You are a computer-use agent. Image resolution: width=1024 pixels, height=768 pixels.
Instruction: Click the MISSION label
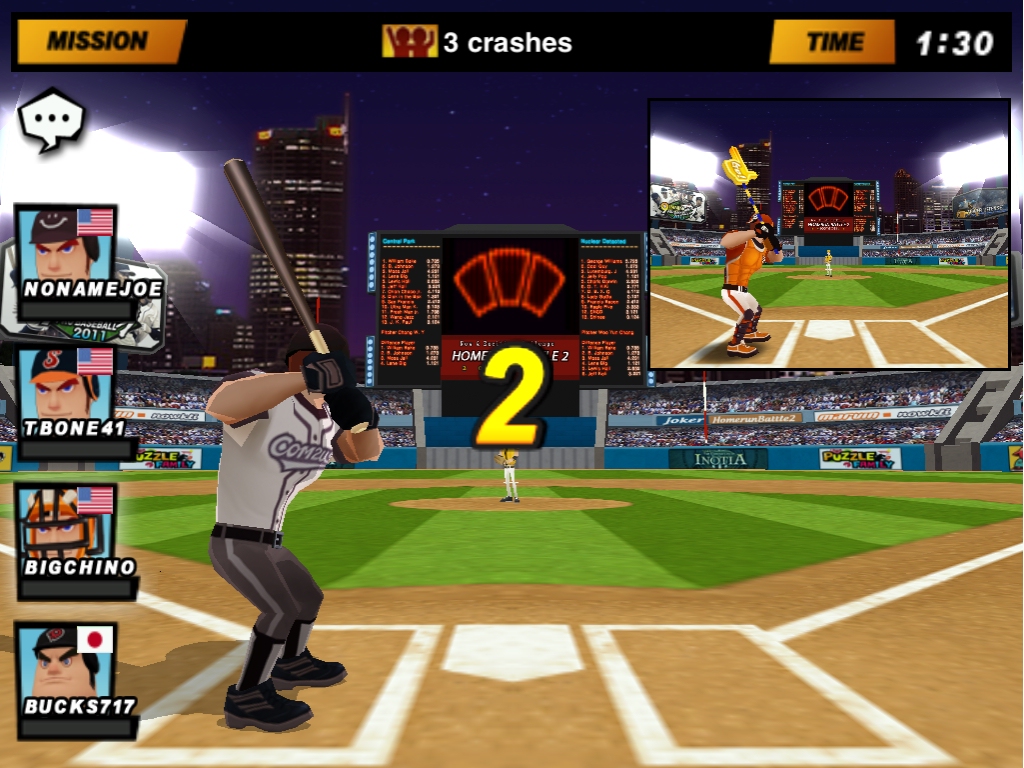[98, 41]
